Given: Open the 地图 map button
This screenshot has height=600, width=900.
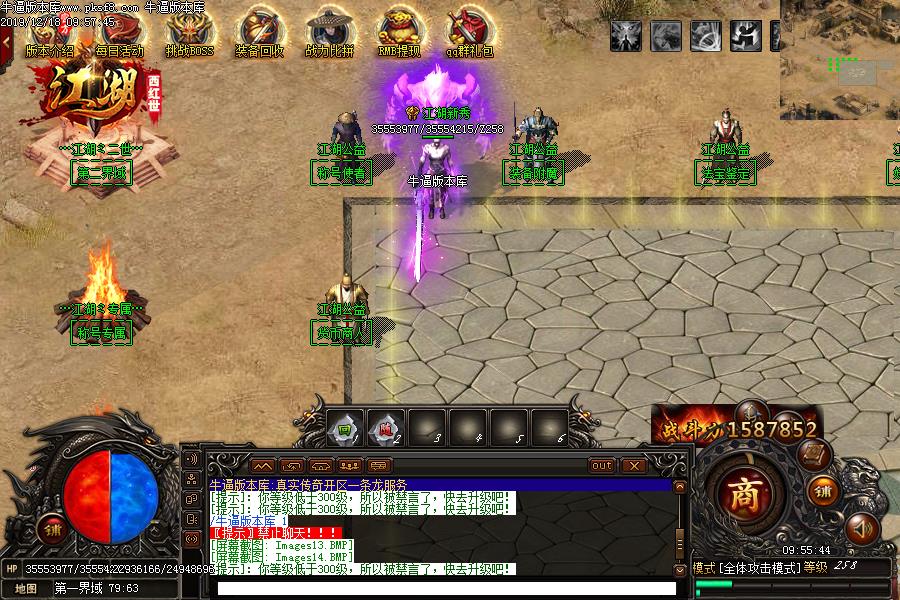Looking at the screenshot, I should 25,588.
